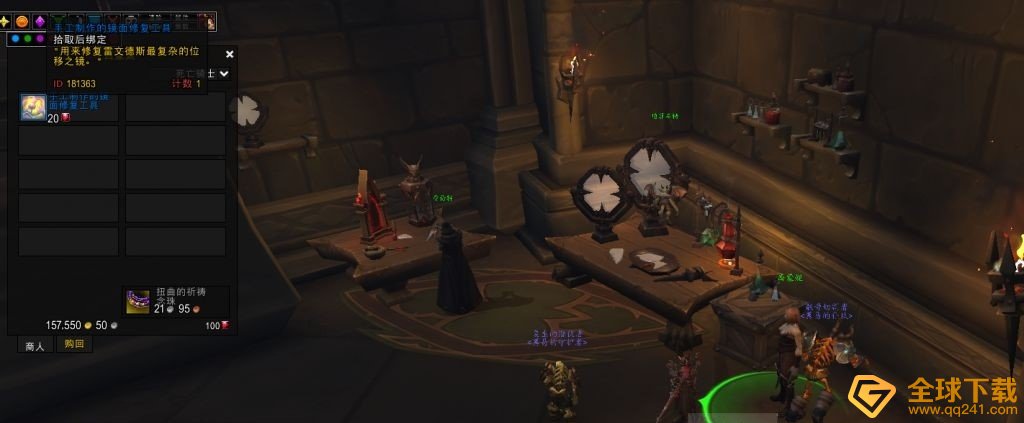Select the twisted prayer beads buyback item
Viewport: 1024px width, 423px height.
coord(137,300)
